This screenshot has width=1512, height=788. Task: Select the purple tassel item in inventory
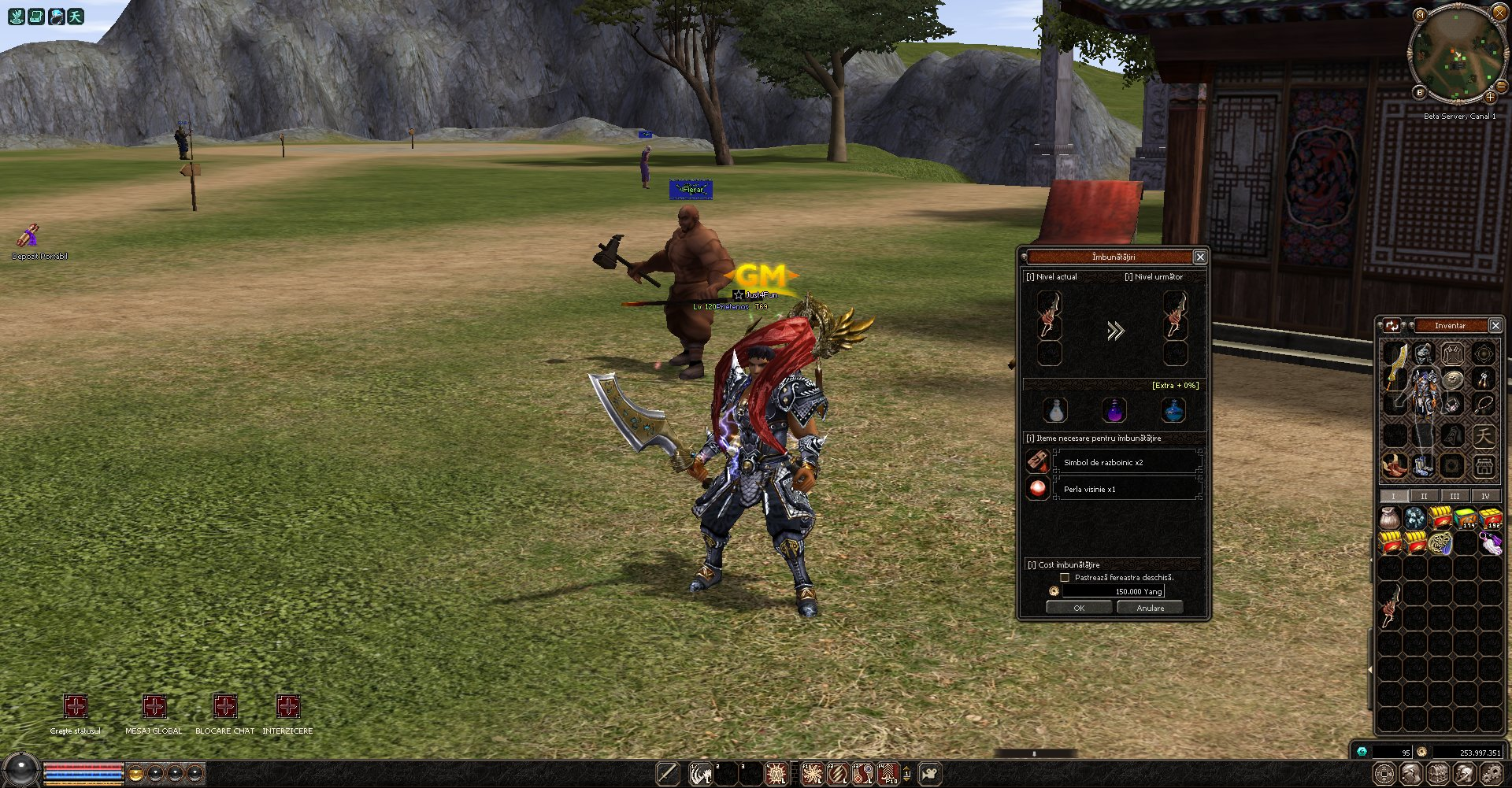1491,543
